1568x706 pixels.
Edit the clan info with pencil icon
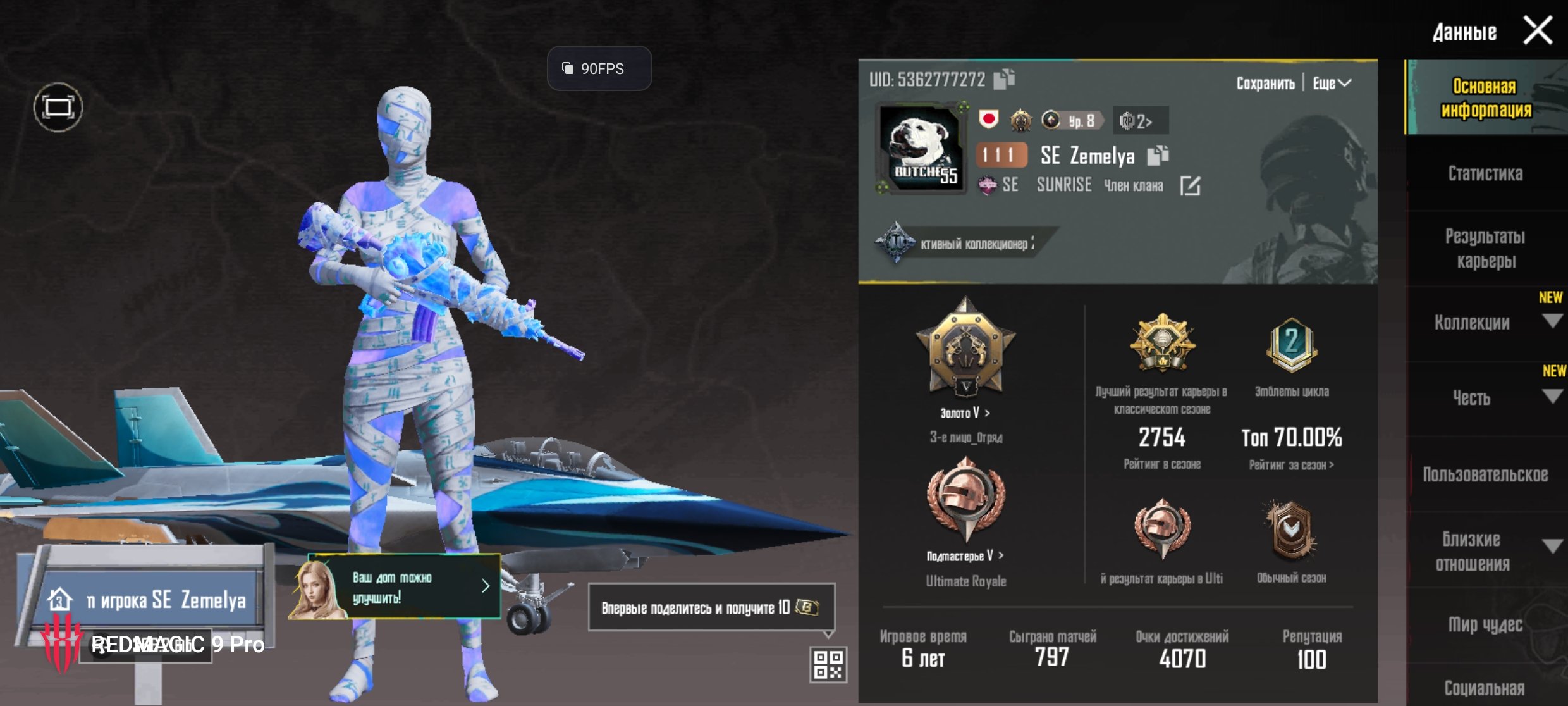point(1190,186)
